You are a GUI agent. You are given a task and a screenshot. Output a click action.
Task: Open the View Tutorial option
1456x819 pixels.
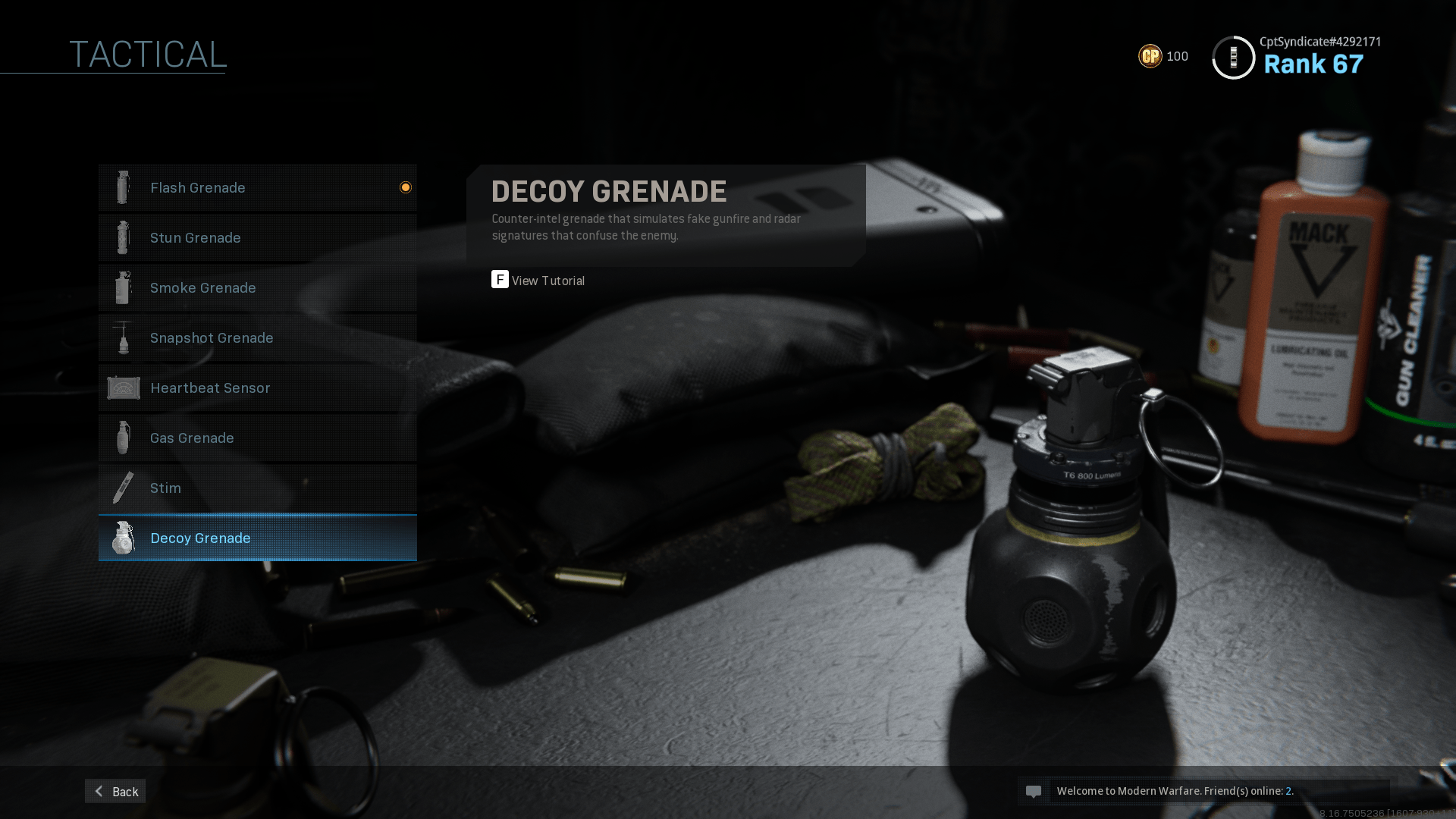coord(538,281)
